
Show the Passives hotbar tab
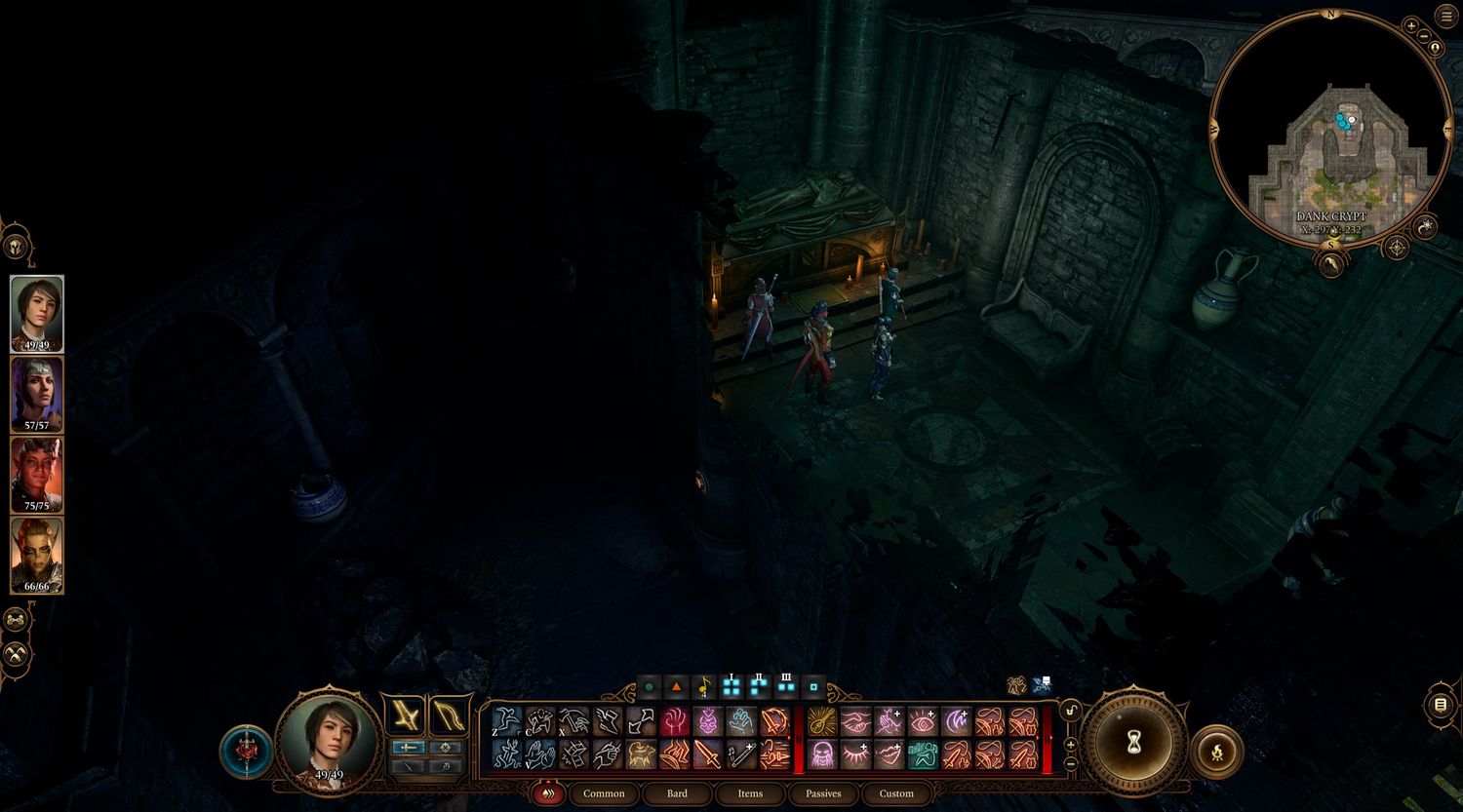[823, 793]
